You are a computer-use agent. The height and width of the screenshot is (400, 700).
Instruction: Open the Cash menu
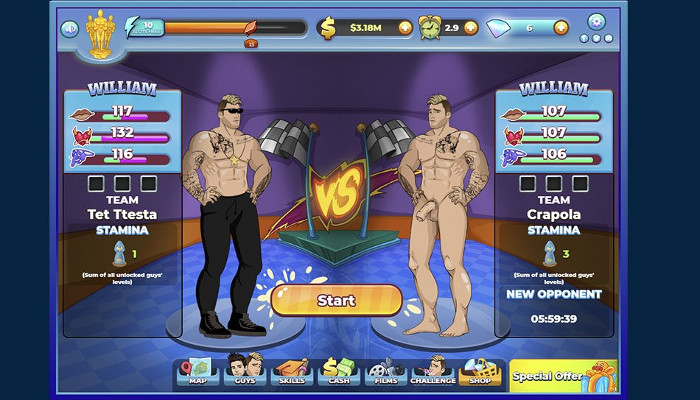click(x=339, y=372)
